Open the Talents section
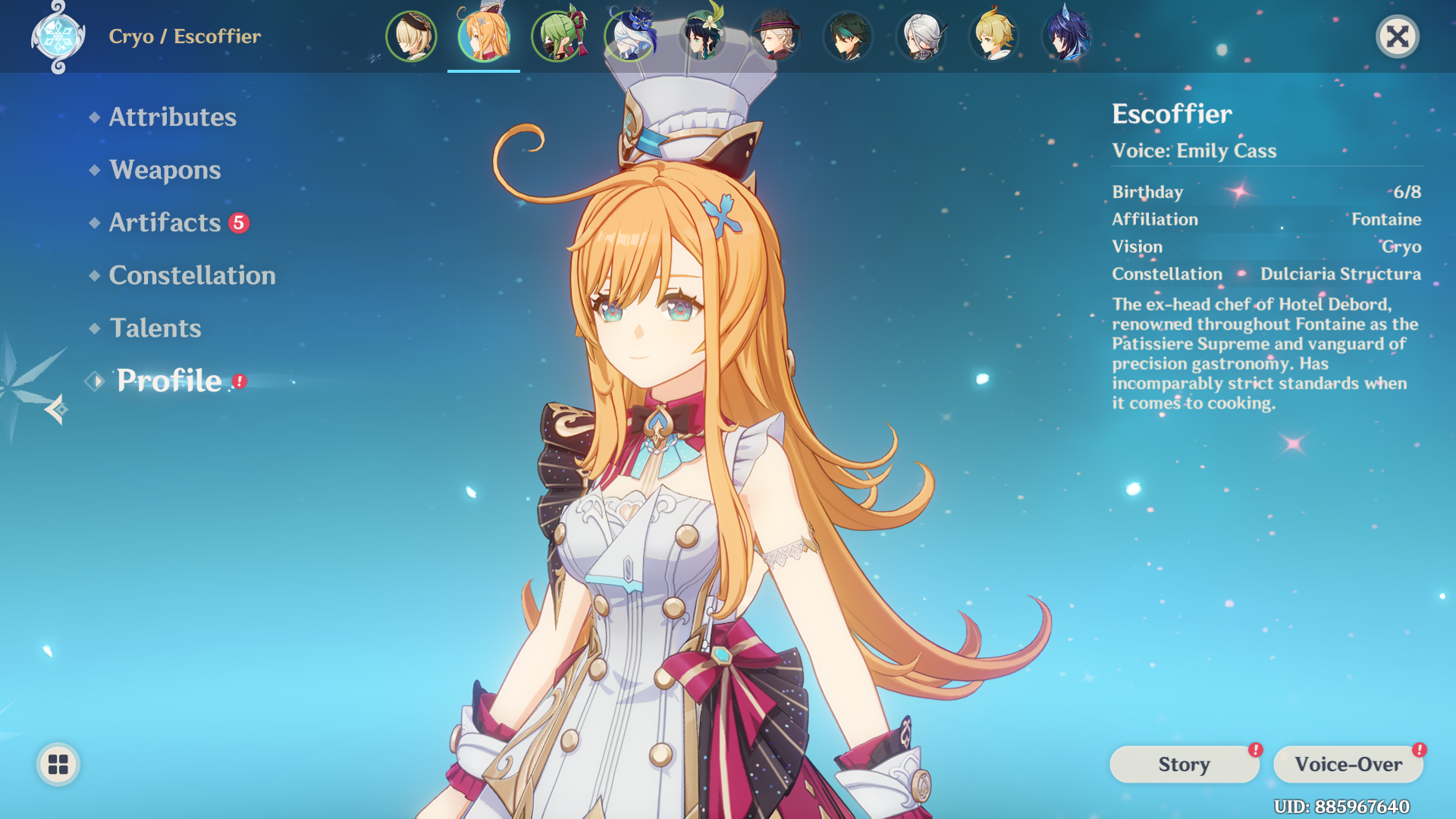 pyautogui.click(x=155, y=328)
